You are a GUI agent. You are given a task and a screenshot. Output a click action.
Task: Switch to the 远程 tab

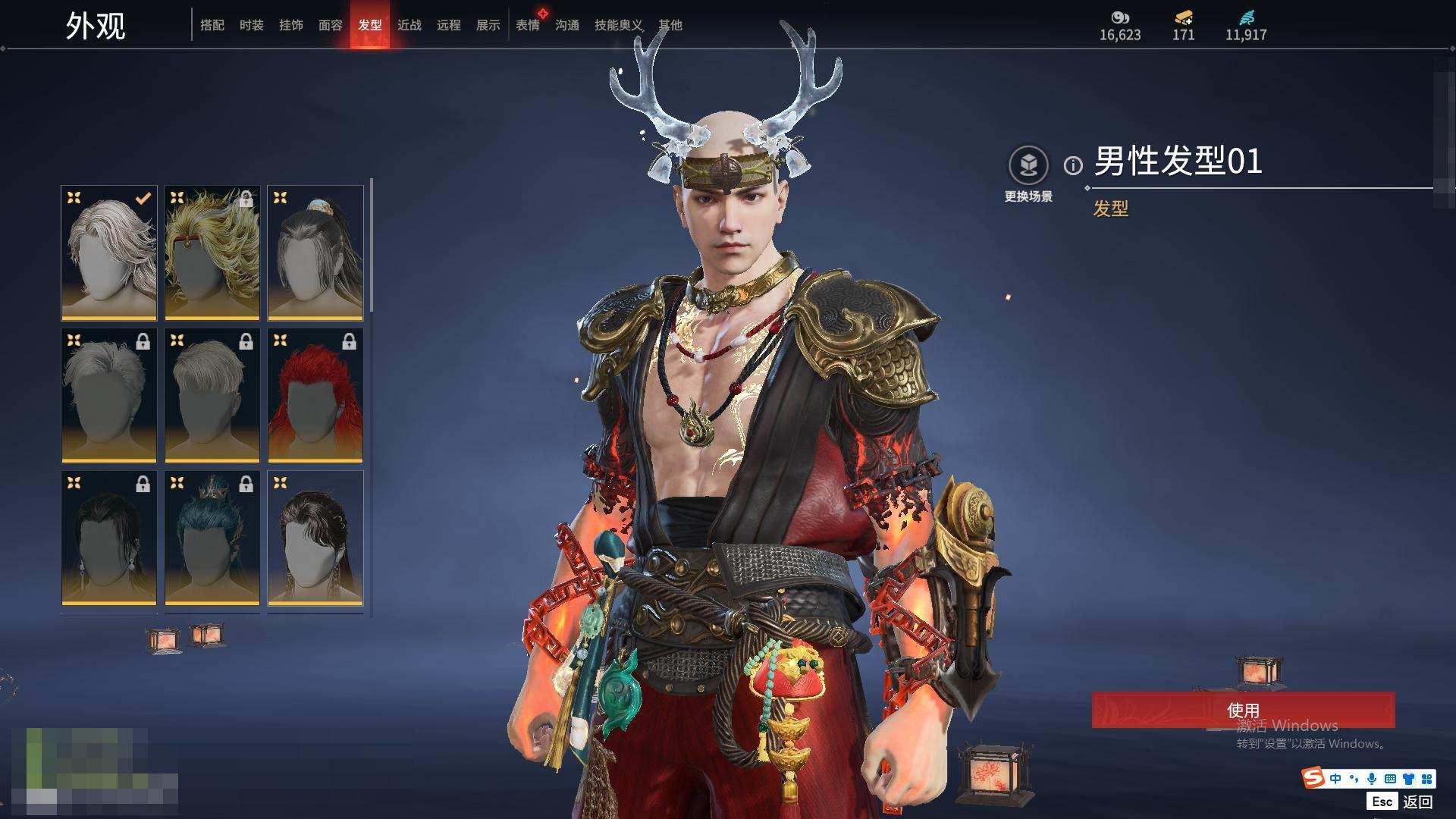[x=449, y=25]
